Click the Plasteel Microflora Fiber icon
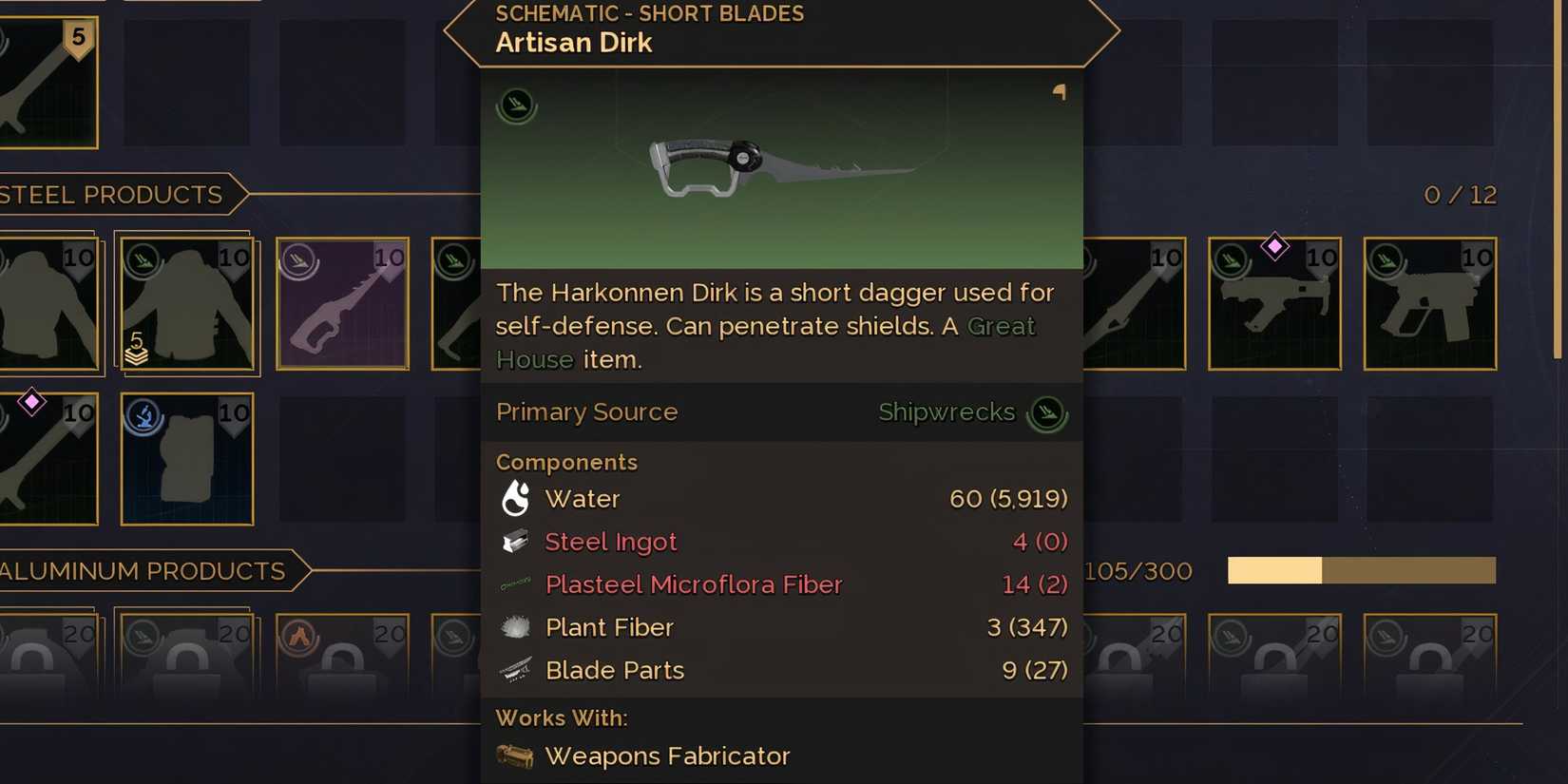 point(513,583)
